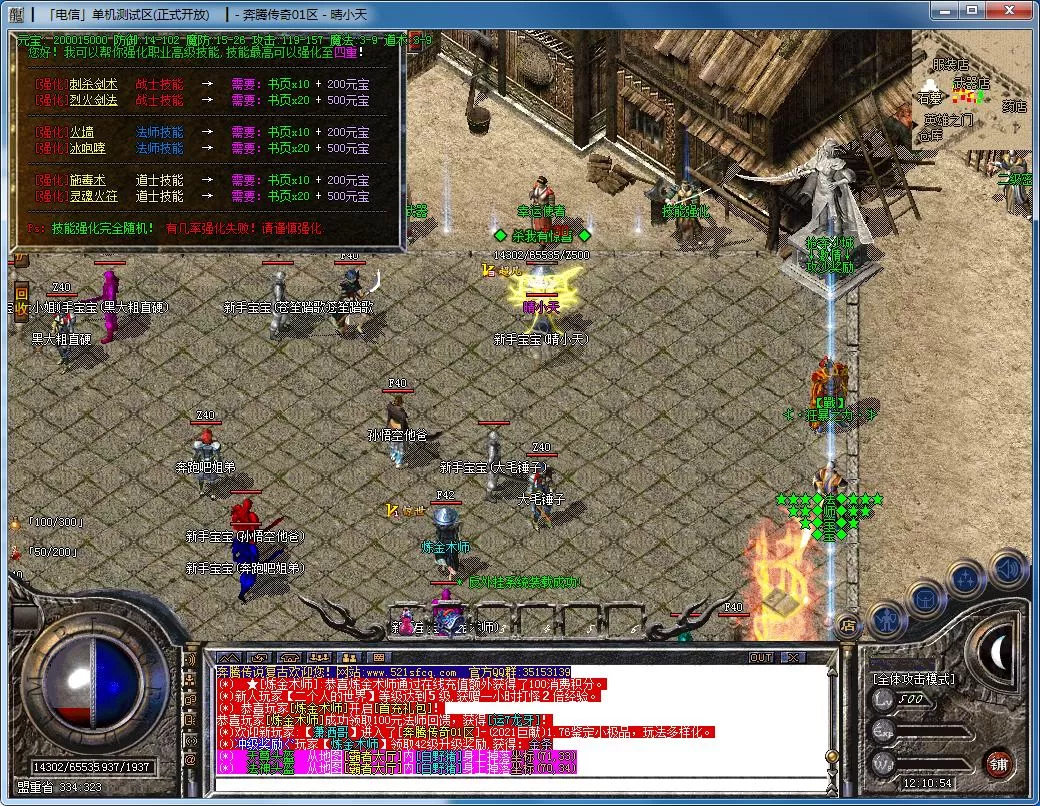
Task: Click the 店 store icon
Action: (x=846, y=627)
